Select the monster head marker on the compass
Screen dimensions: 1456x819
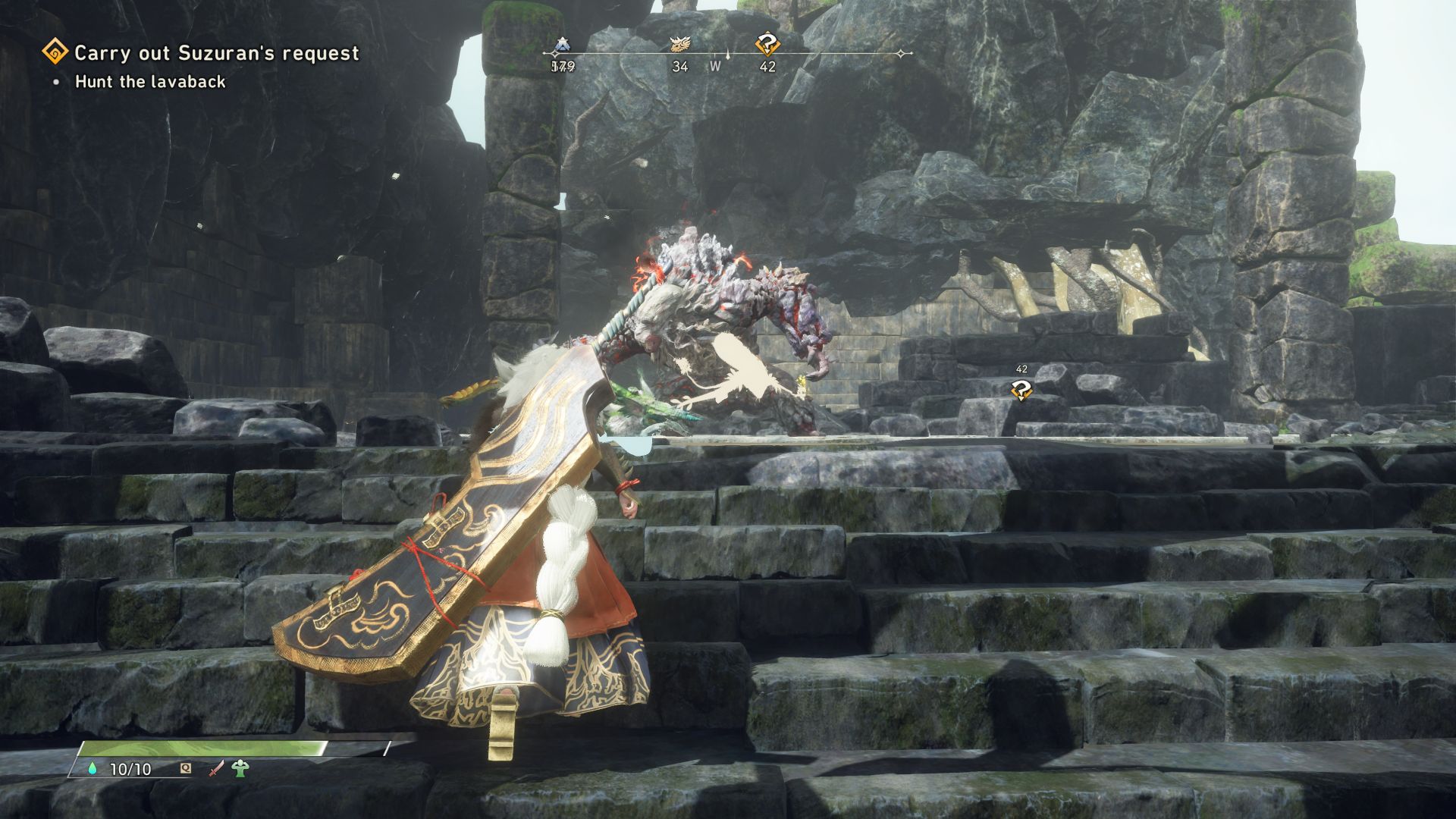[679, 45]
